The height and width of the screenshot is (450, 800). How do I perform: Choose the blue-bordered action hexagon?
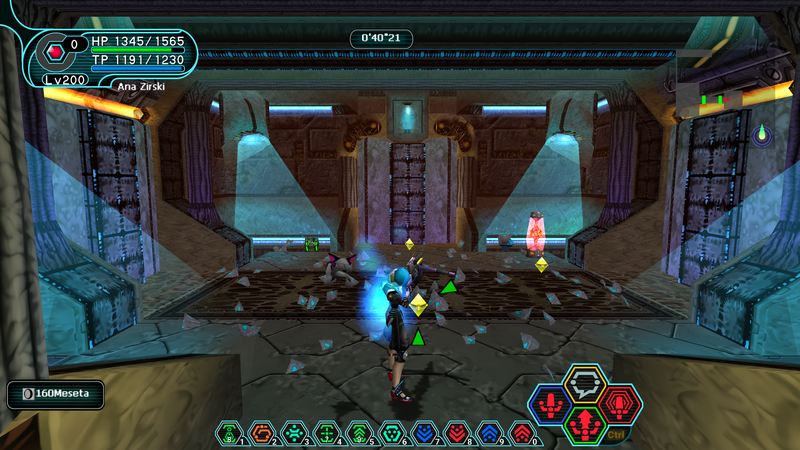(x=551, y=405)
